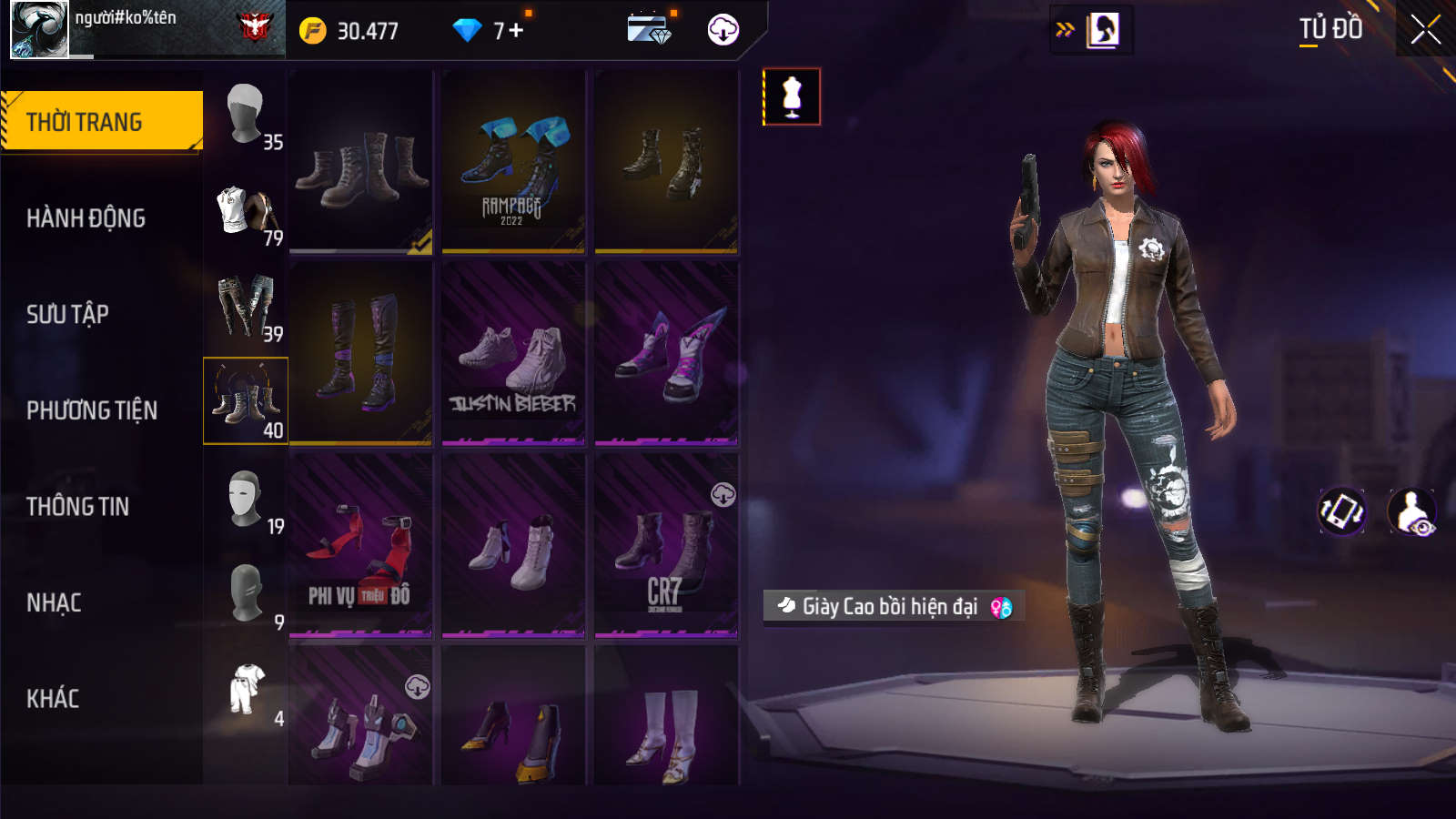Screen dimensions: 1456x819
Task: Rotate the character with the rotate icon
Action: tap(1342, 511)
